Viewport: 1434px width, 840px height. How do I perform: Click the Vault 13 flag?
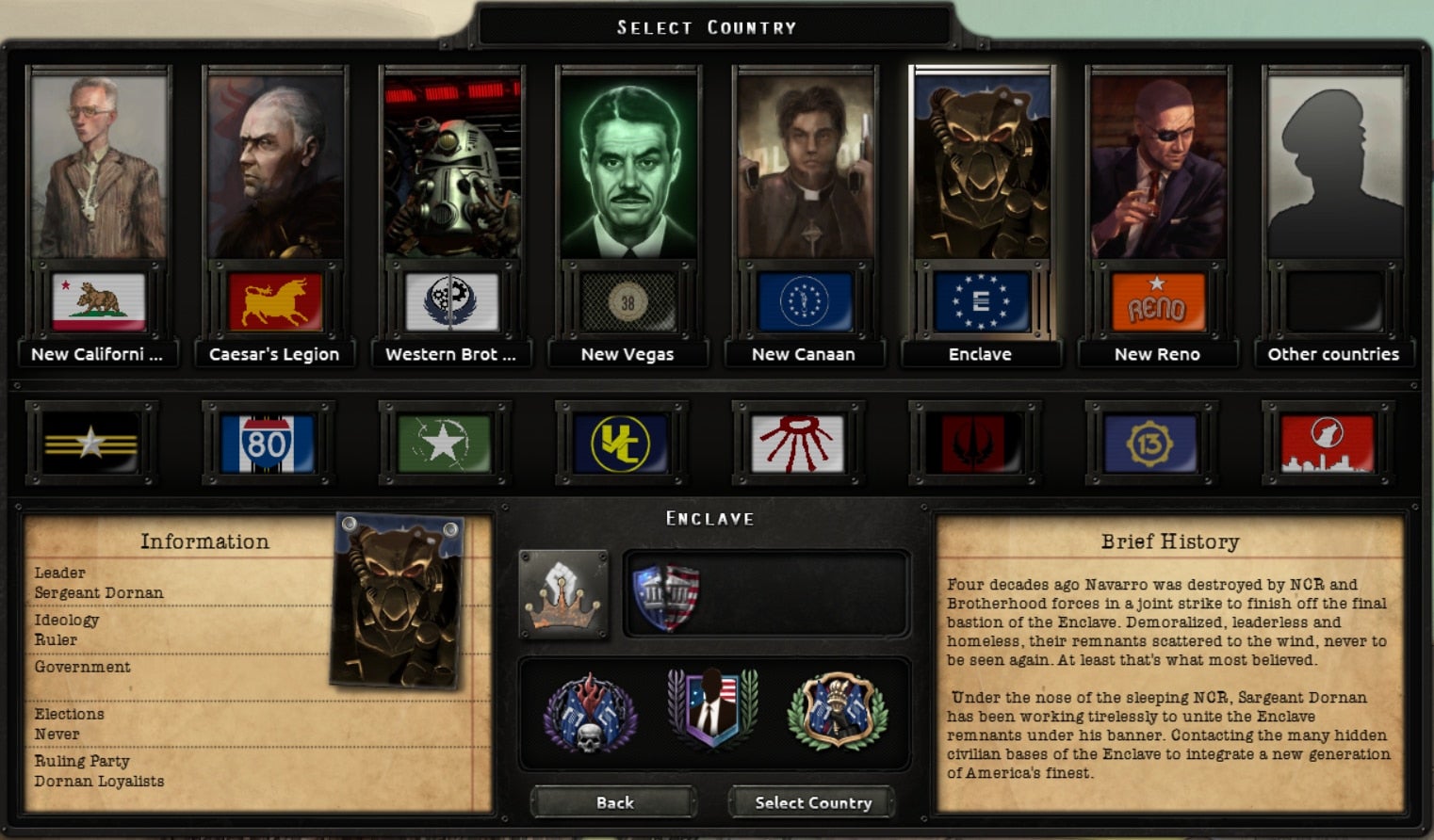click(x=1152, y=443)
